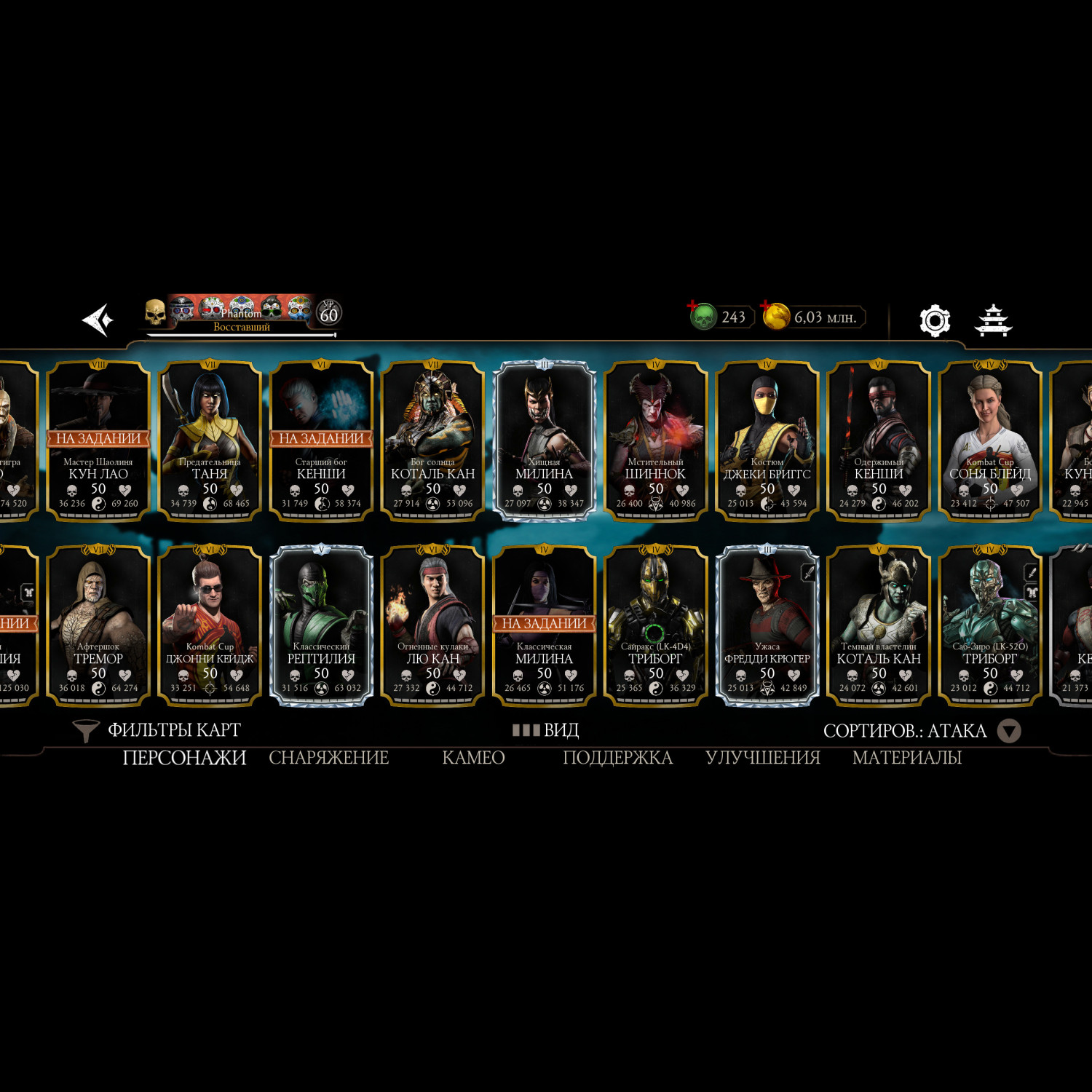Image resolution: width=1092 pixels, height=1092 pixels.
Task: Switch to the СНАРЯЖЕНИЕ tab
Action: click(x=329, y=758)
